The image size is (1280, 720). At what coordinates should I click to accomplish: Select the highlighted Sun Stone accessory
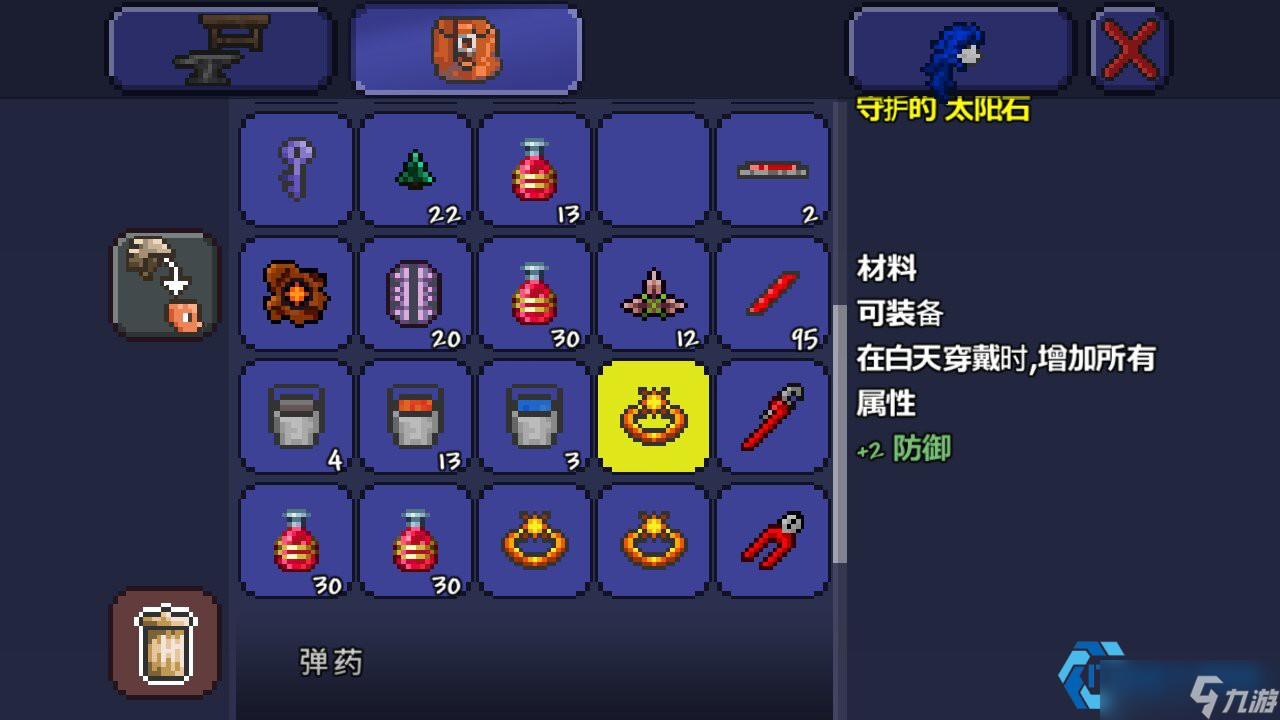pyautogui.click(x=654, y=416)
